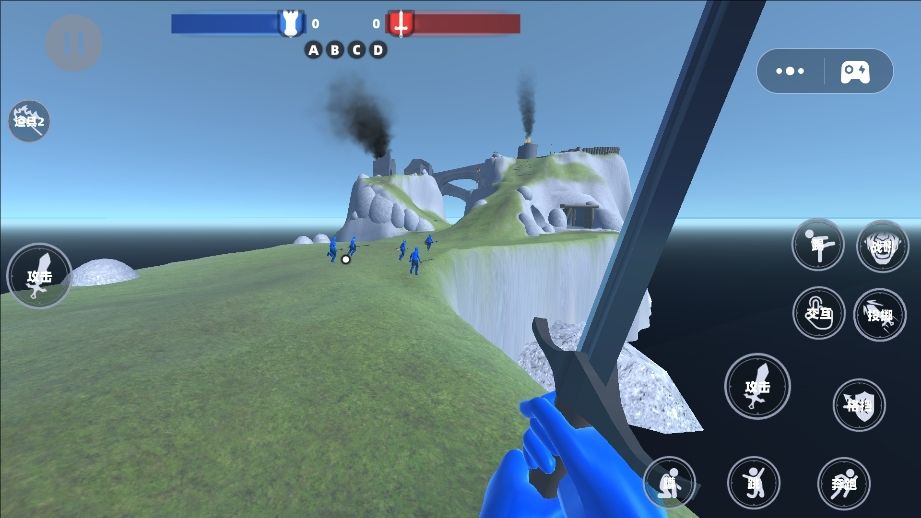Tap the 交互 interact button
This screenshot has height=518, width=921.
point(818,313)
